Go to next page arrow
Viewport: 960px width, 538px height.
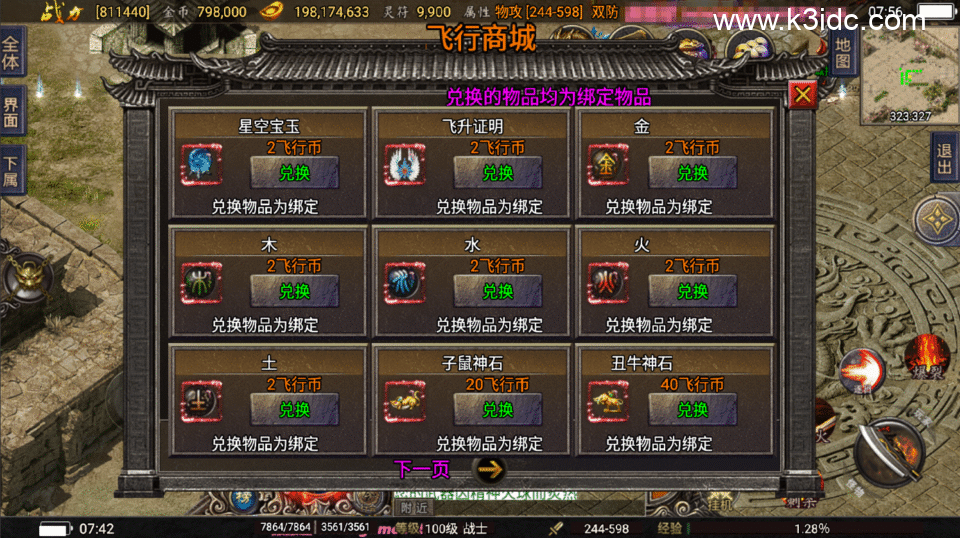tap(487, 469)
